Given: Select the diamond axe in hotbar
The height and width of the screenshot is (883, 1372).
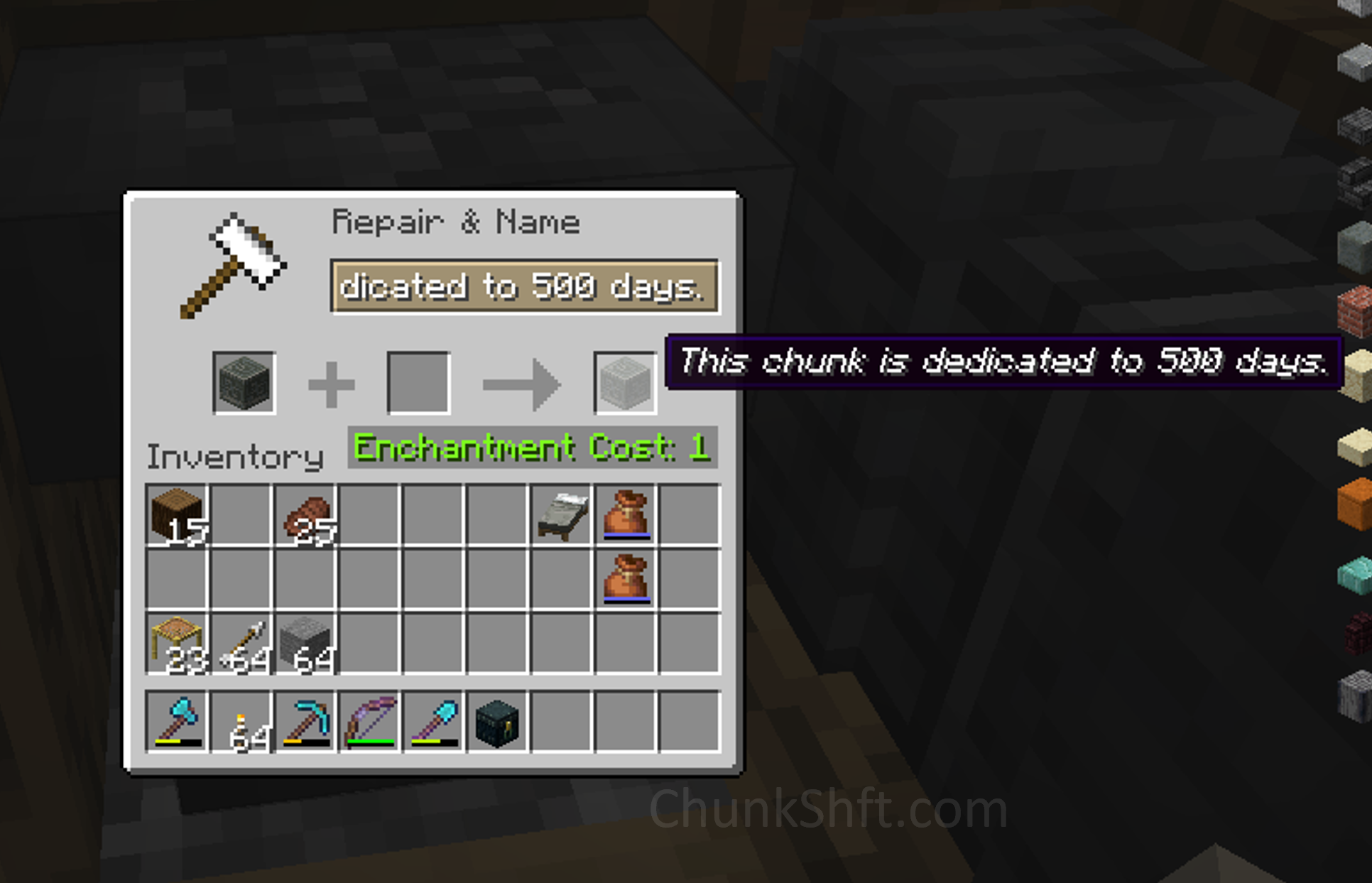Looking at the screenshot, I should [x=177, y=721].
